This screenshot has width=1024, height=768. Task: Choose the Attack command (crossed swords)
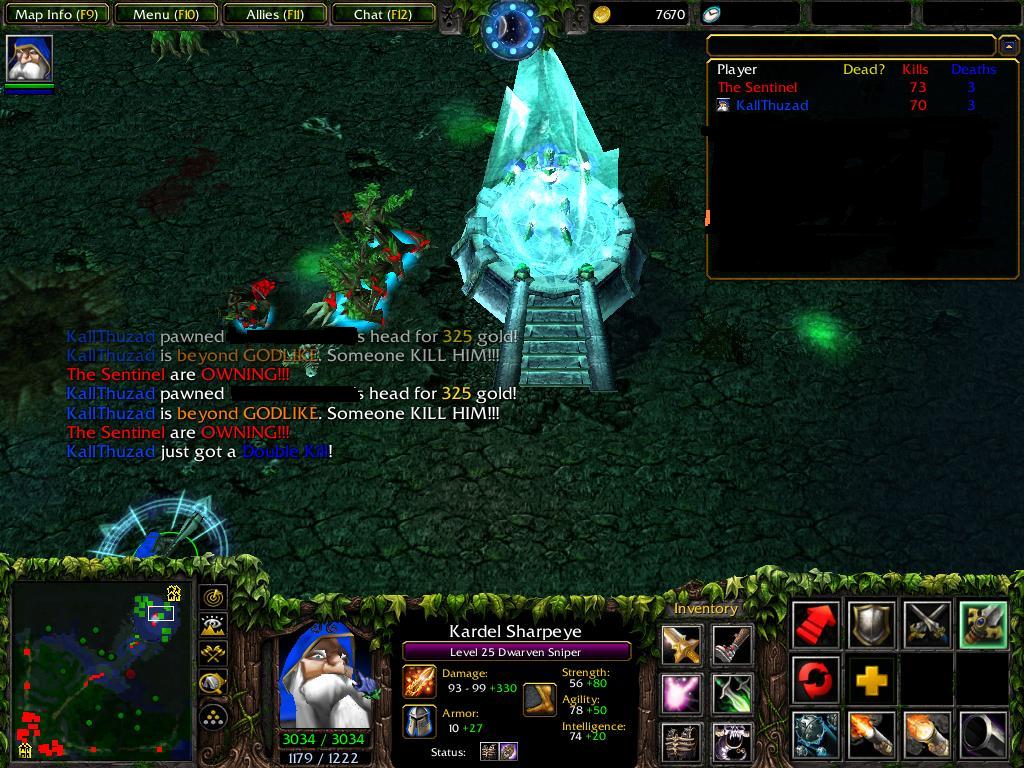click(x=927, y=626)
